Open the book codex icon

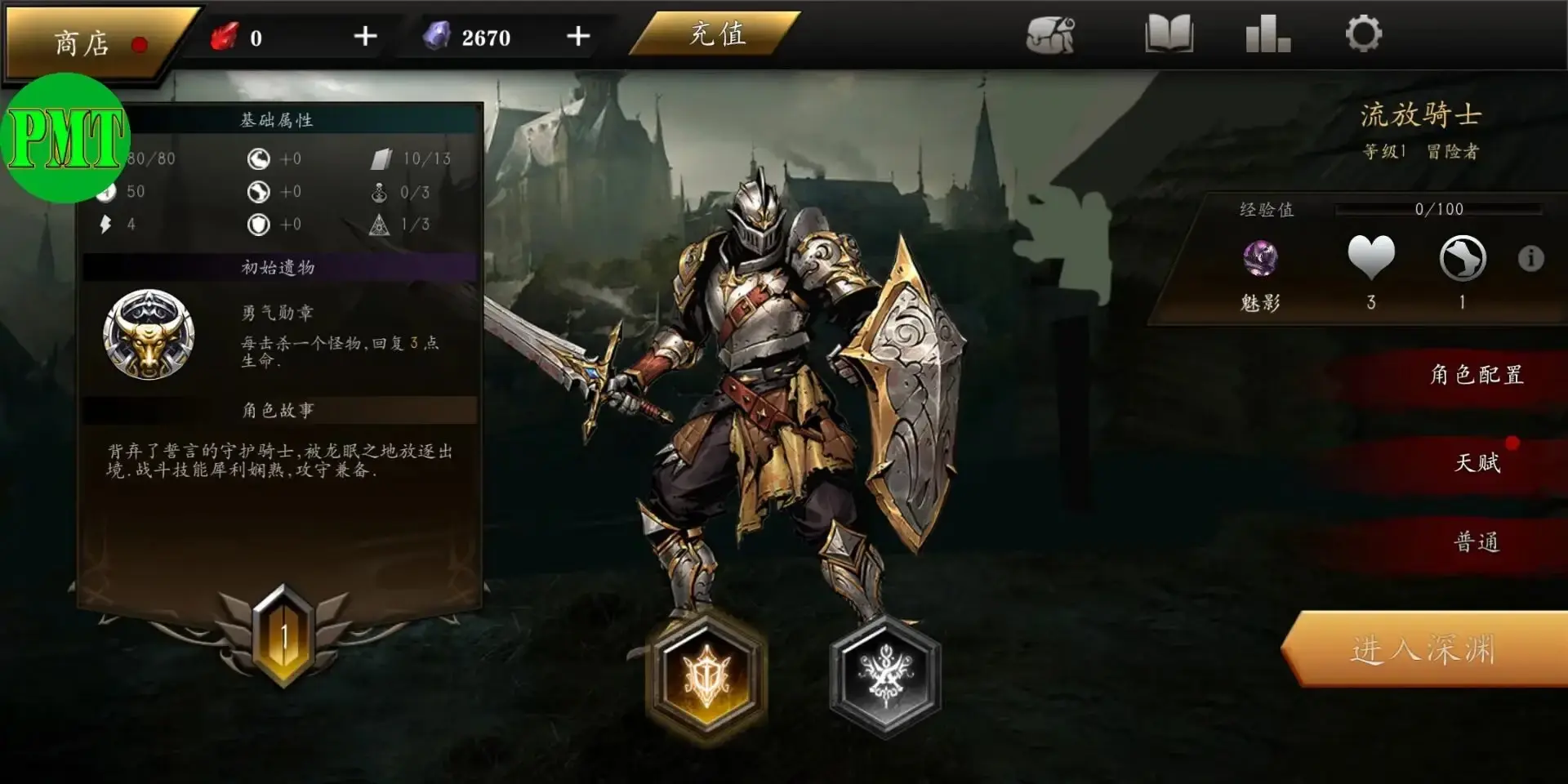[1169, 35]
